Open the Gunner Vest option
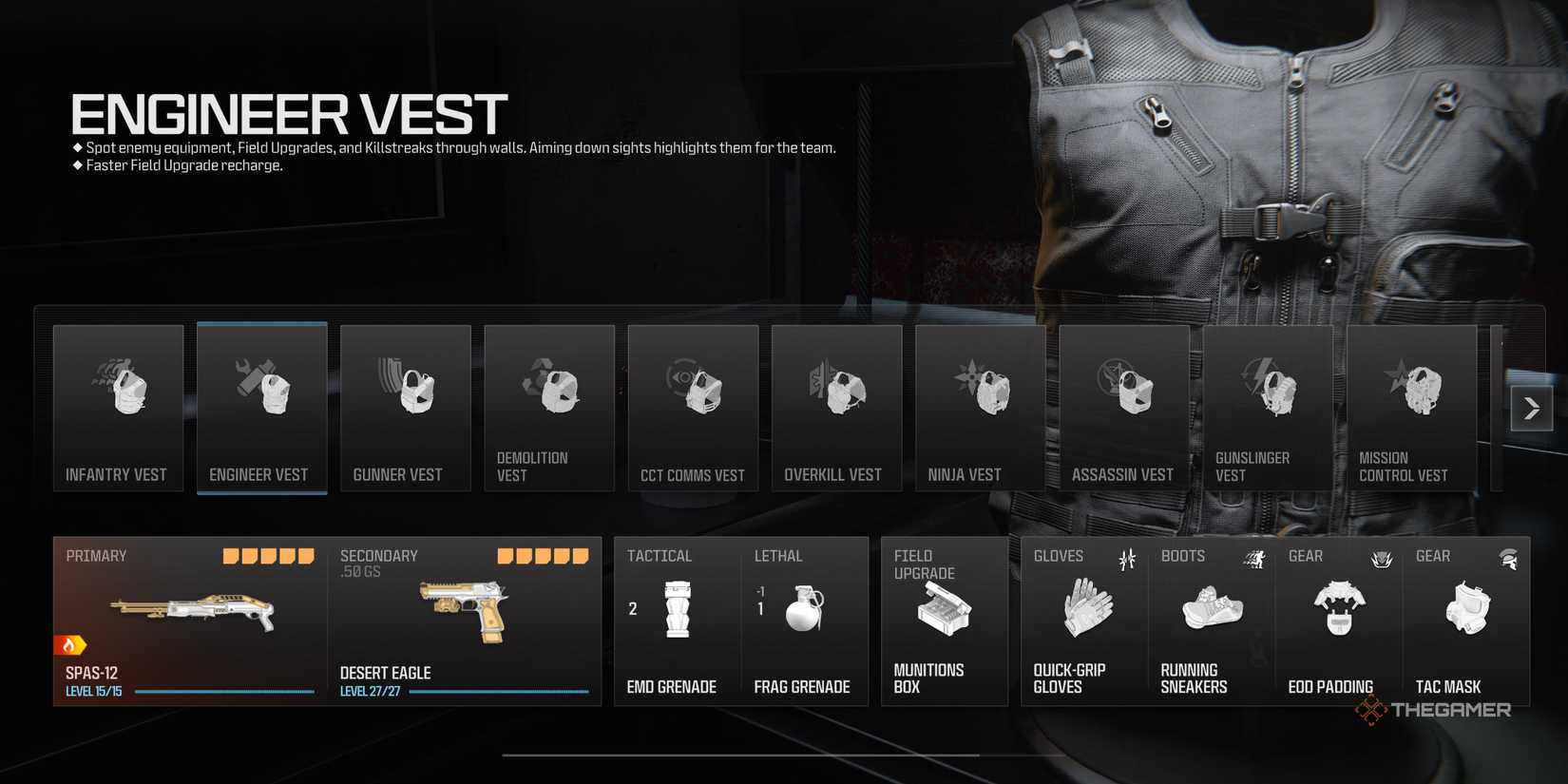This screenshot has height=784, width=1568. 405,407
